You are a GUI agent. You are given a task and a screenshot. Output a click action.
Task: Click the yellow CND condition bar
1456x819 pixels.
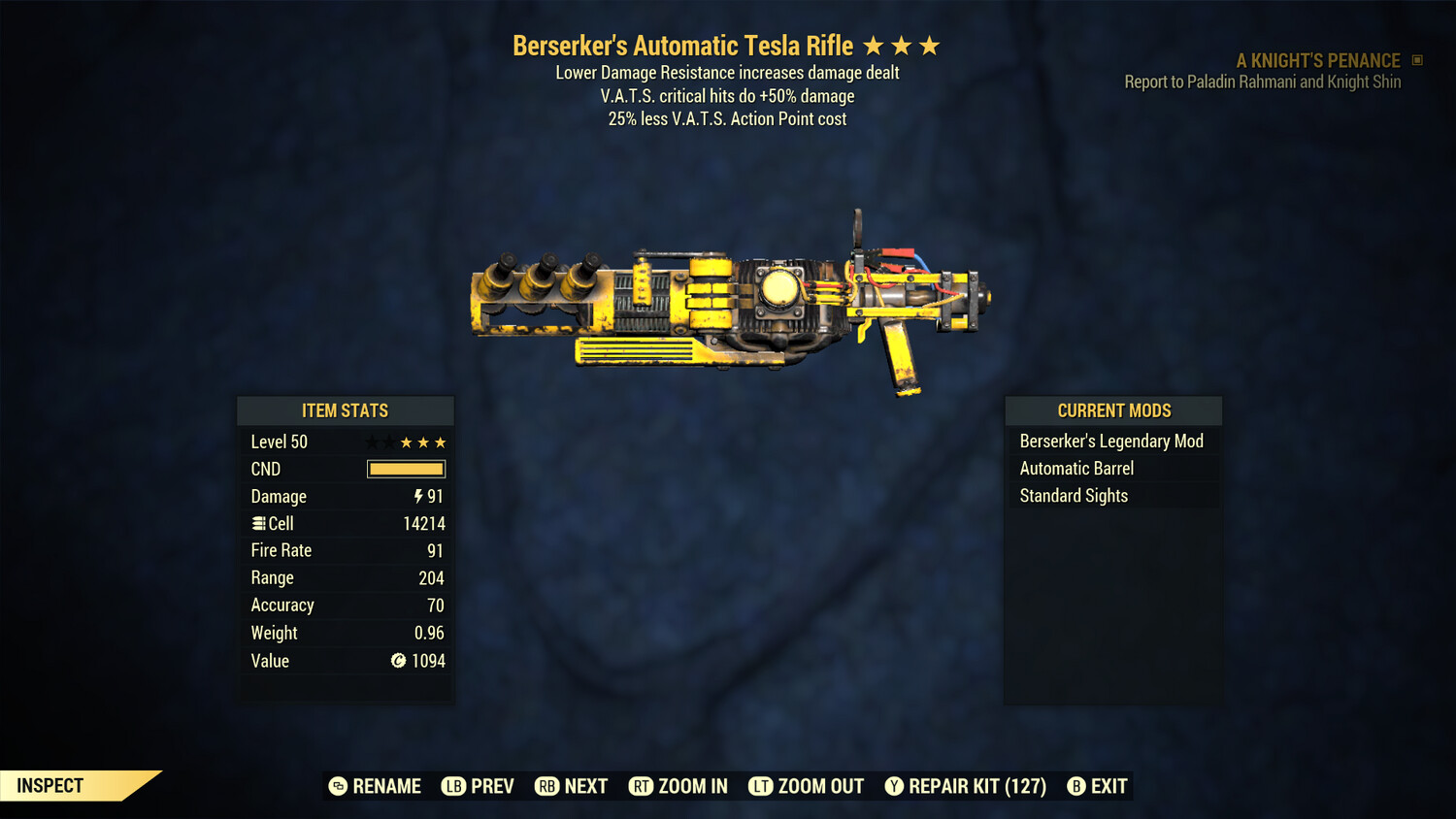pos(406,469)
